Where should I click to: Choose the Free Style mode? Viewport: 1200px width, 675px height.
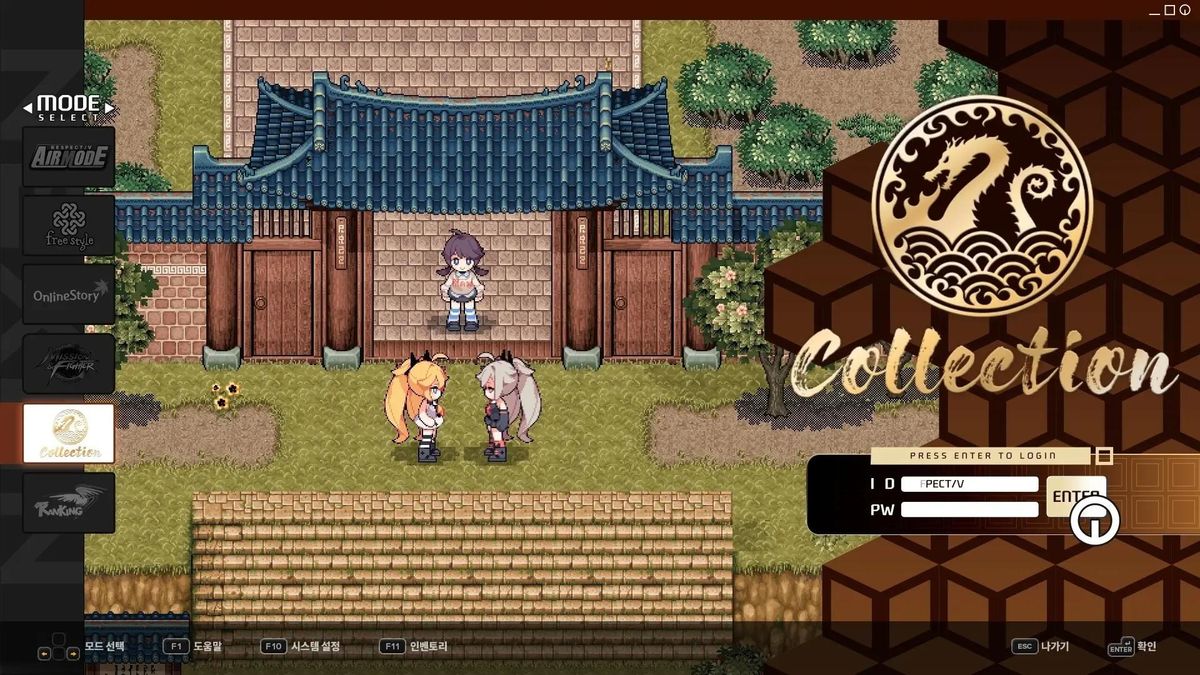(x=68, y=225)
